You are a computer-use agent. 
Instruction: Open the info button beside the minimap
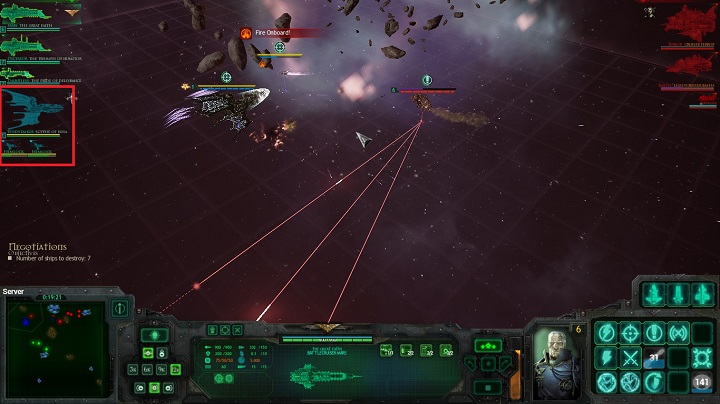(119, 310)
